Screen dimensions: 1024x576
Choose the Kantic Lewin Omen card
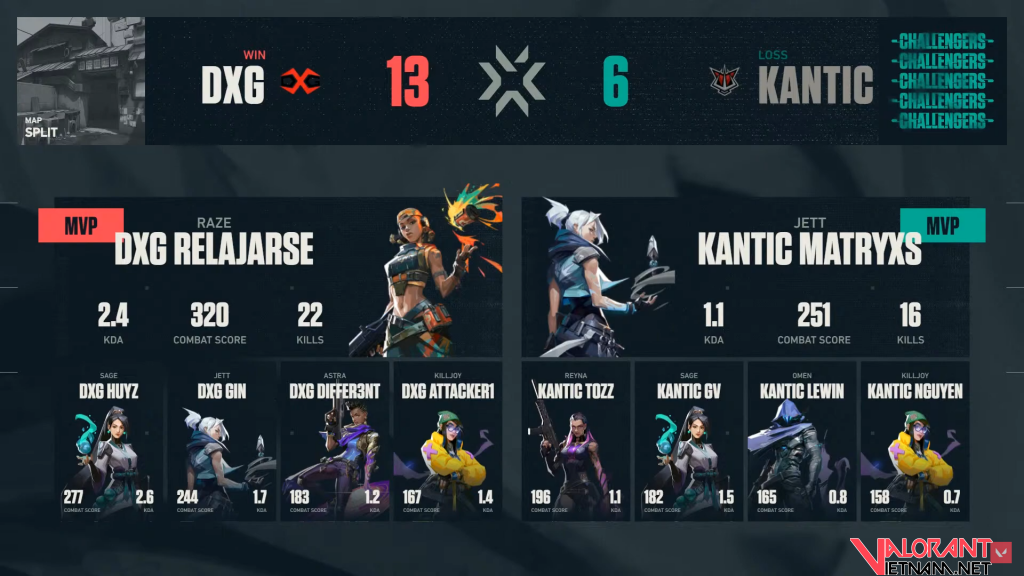point(800,441)
